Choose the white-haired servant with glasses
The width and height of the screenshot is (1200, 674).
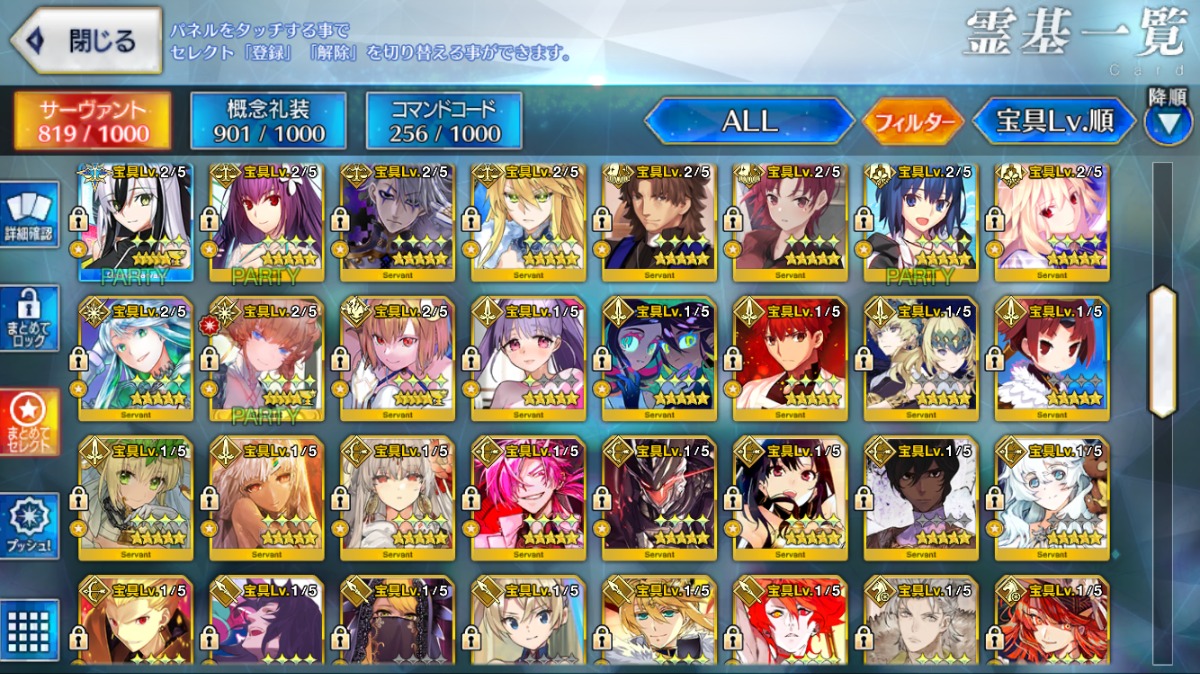click(1052, 497)
